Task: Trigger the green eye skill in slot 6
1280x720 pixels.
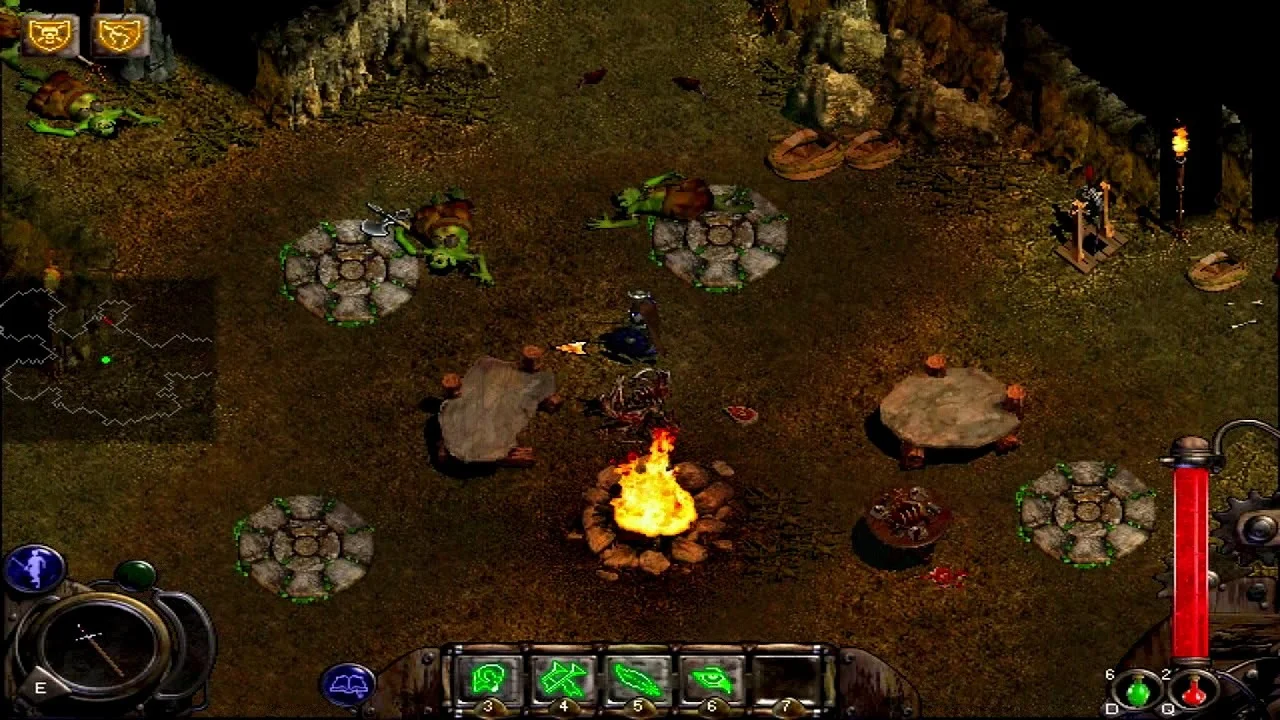Action: [712, 680]
